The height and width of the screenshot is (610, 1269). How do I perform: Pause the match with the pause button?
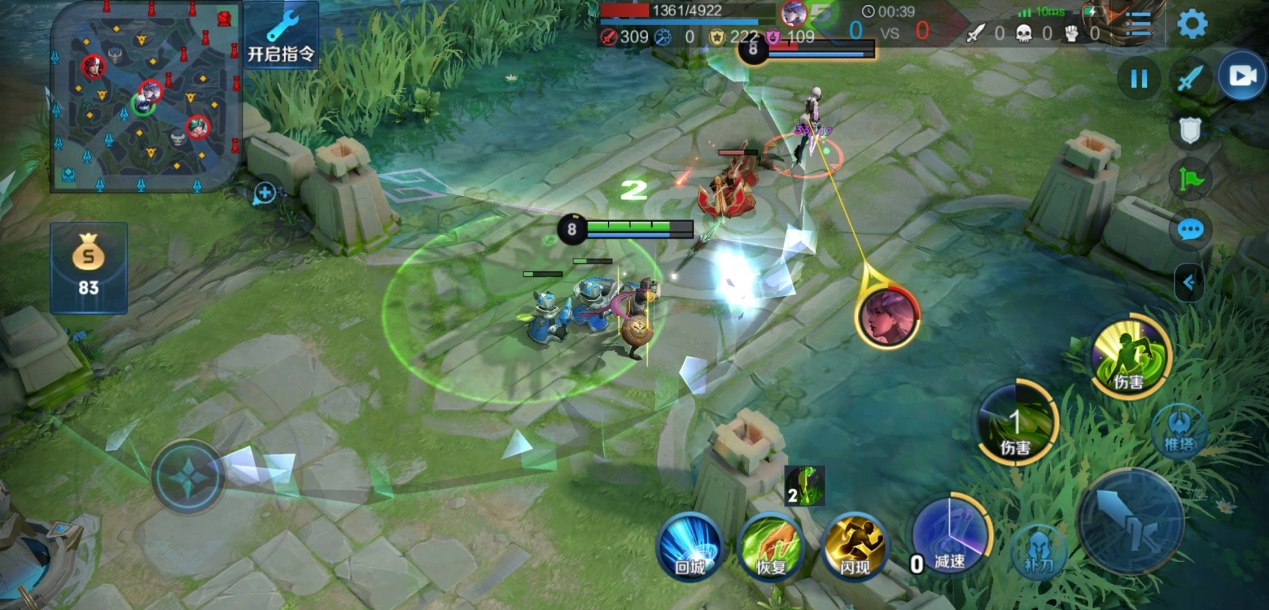pyautogui.click(x=1139, y=78)
